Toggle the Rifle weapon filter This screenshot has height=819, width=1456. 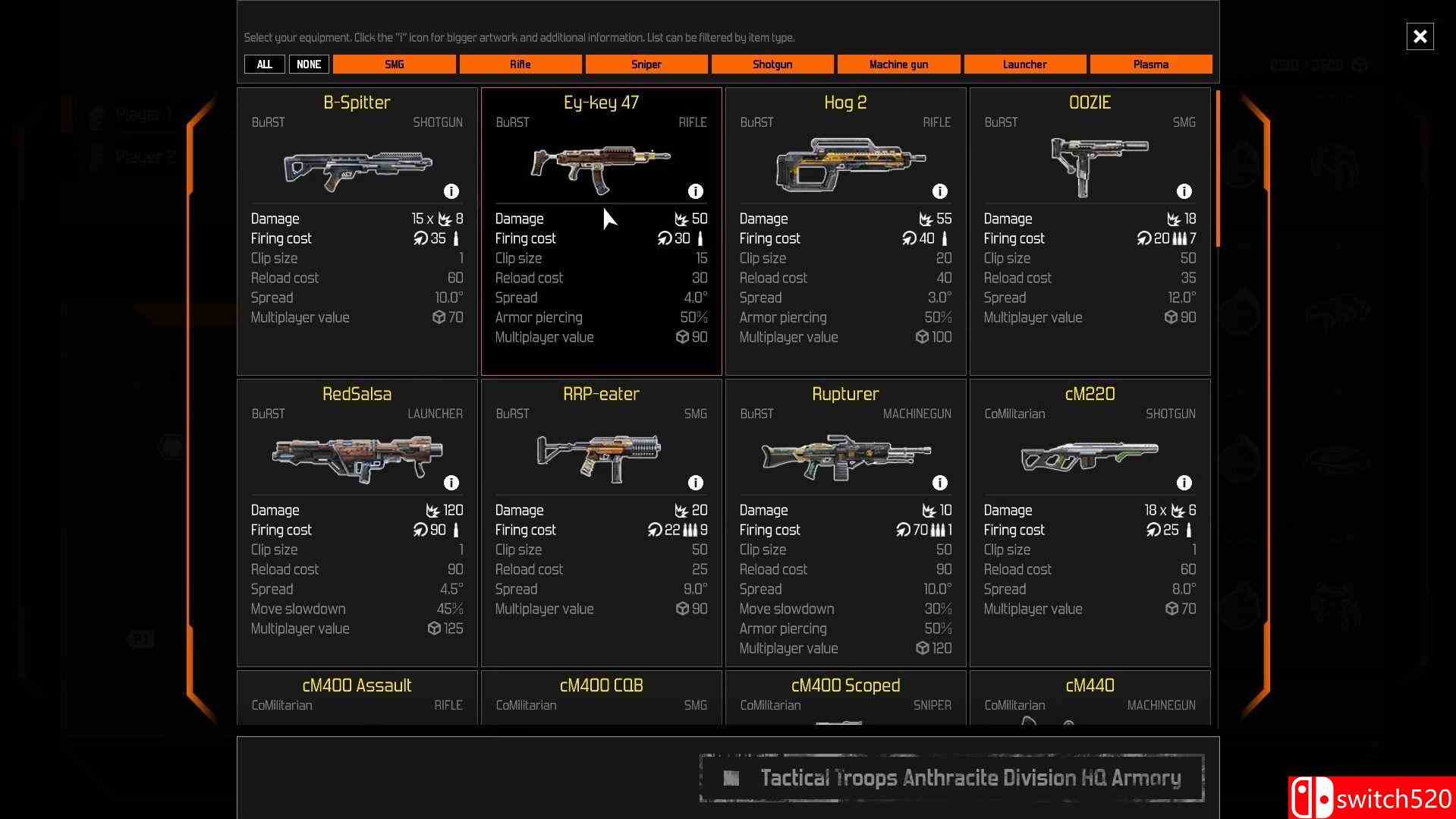coord(520,65)
